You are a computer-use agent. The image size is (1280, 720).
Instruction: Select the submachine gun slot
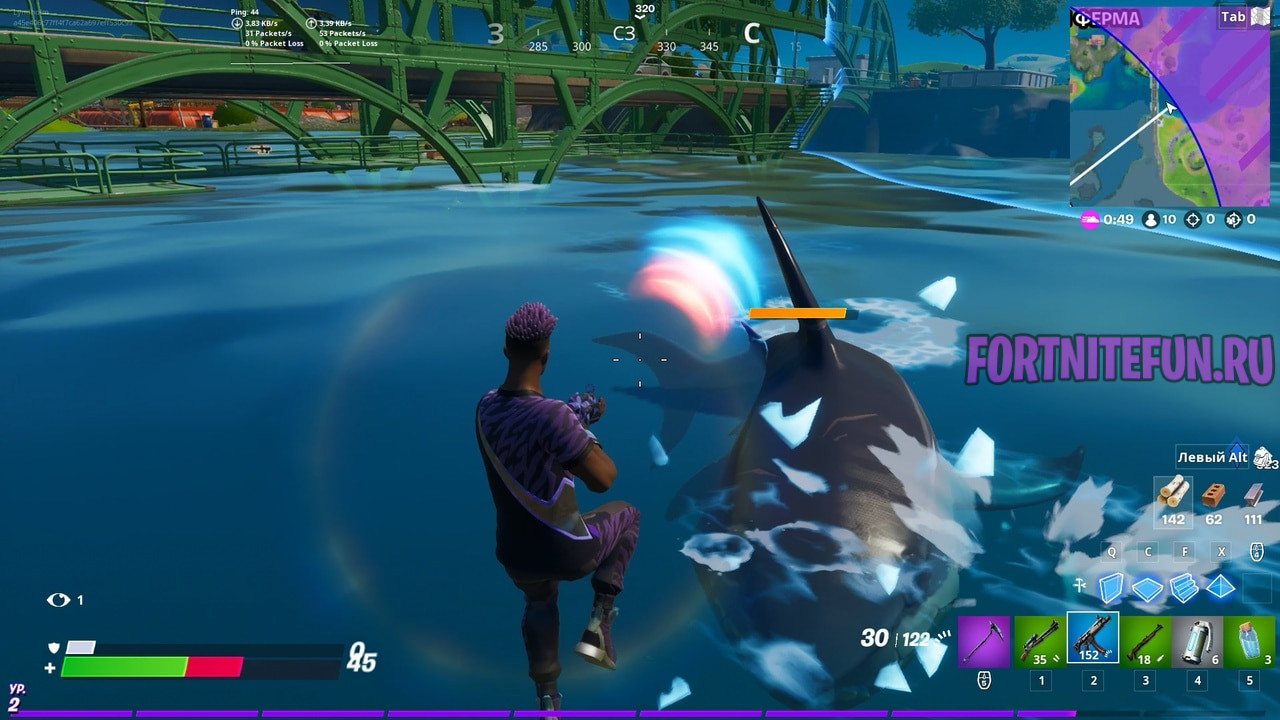tap(1092, 639)
